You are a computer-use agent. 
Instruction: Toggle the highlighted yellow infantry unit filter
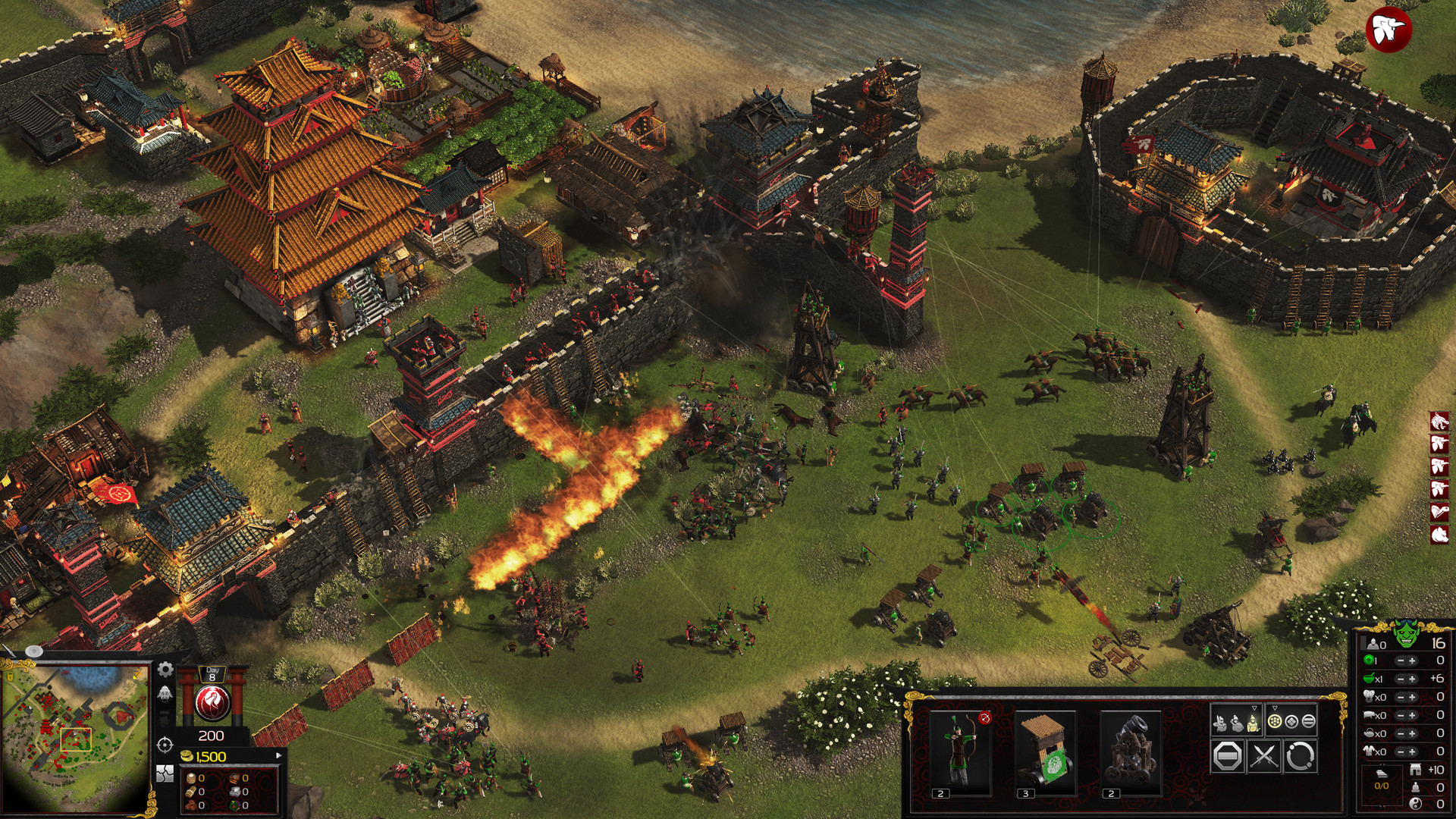coord(1254,723)
